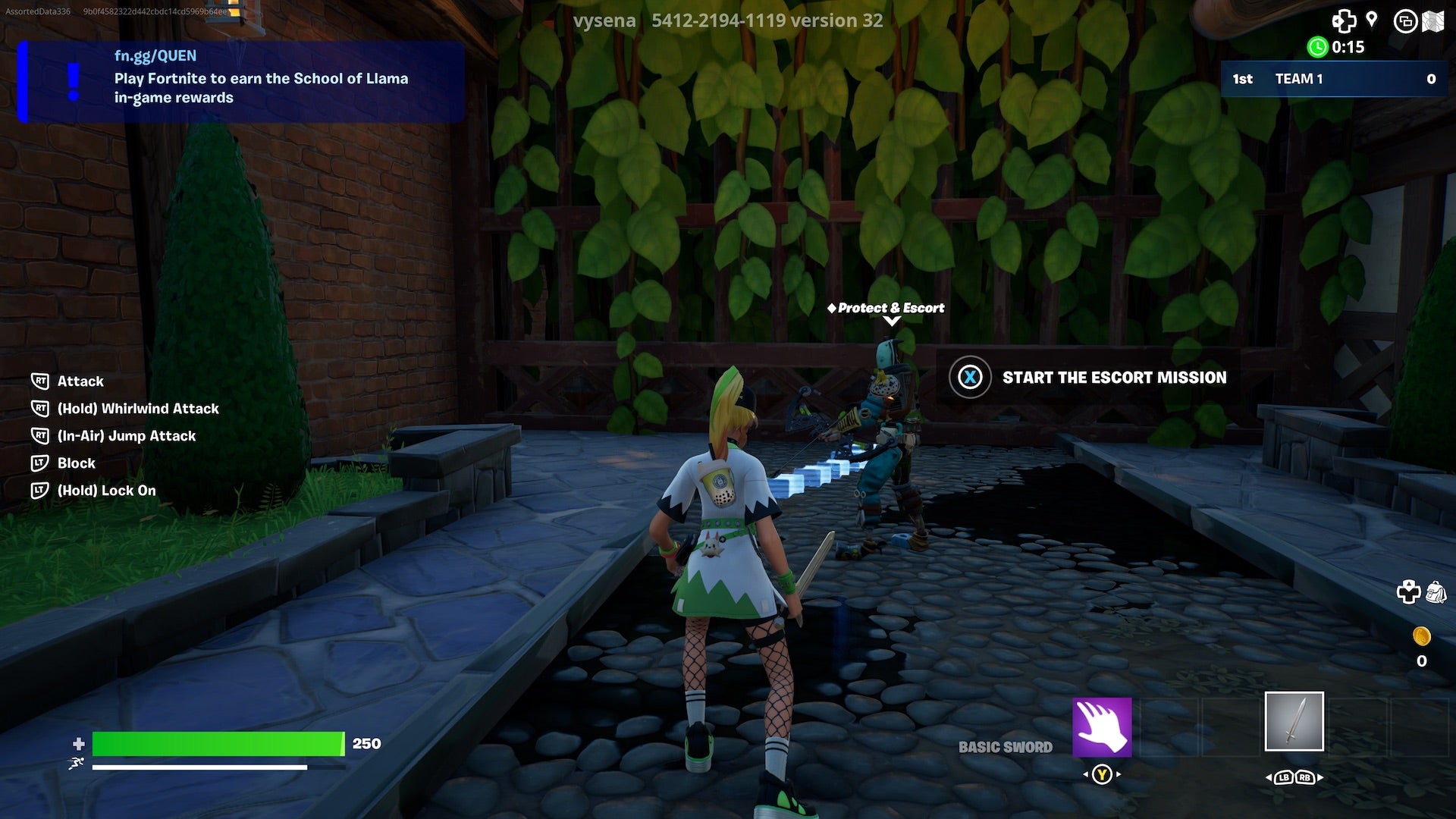Click the X button prompt icon
This screenshot has width=1456, height=819.
[x=970, y=378]
